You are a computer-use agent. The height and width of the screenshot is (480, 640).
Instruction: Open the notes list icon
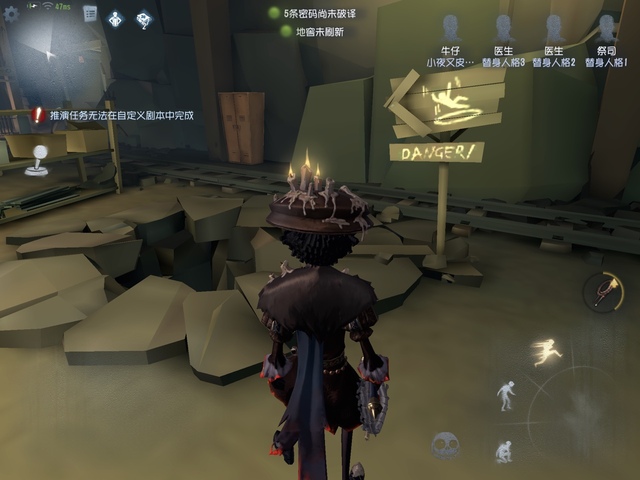coord(90,14)
